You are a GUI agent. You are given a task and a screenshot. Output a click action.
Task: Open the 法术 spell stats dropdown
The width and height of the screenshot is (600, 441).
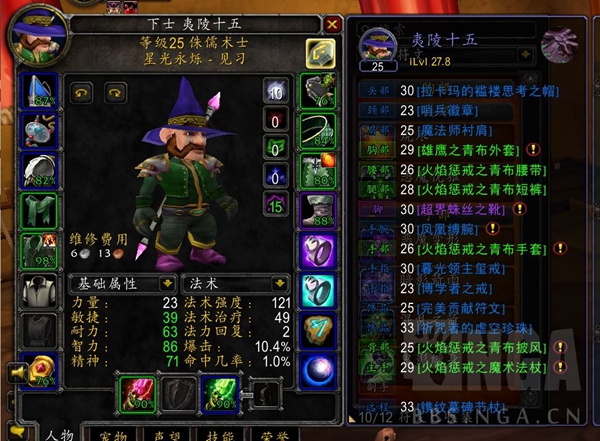[x=228, y=284]
